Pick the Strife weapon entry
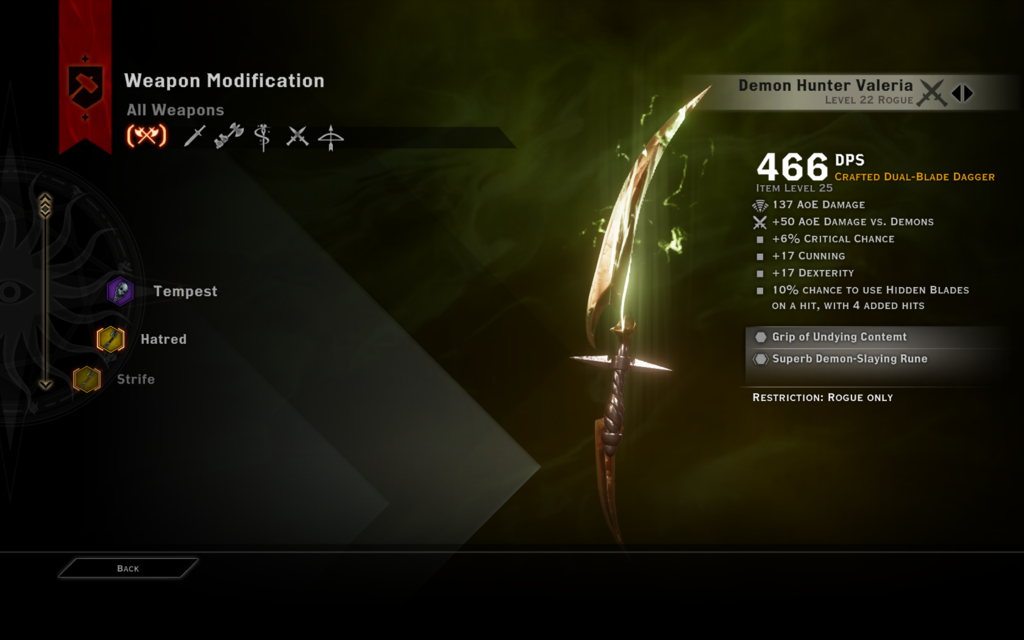1024x640 pixels. (x=135, y=379)
